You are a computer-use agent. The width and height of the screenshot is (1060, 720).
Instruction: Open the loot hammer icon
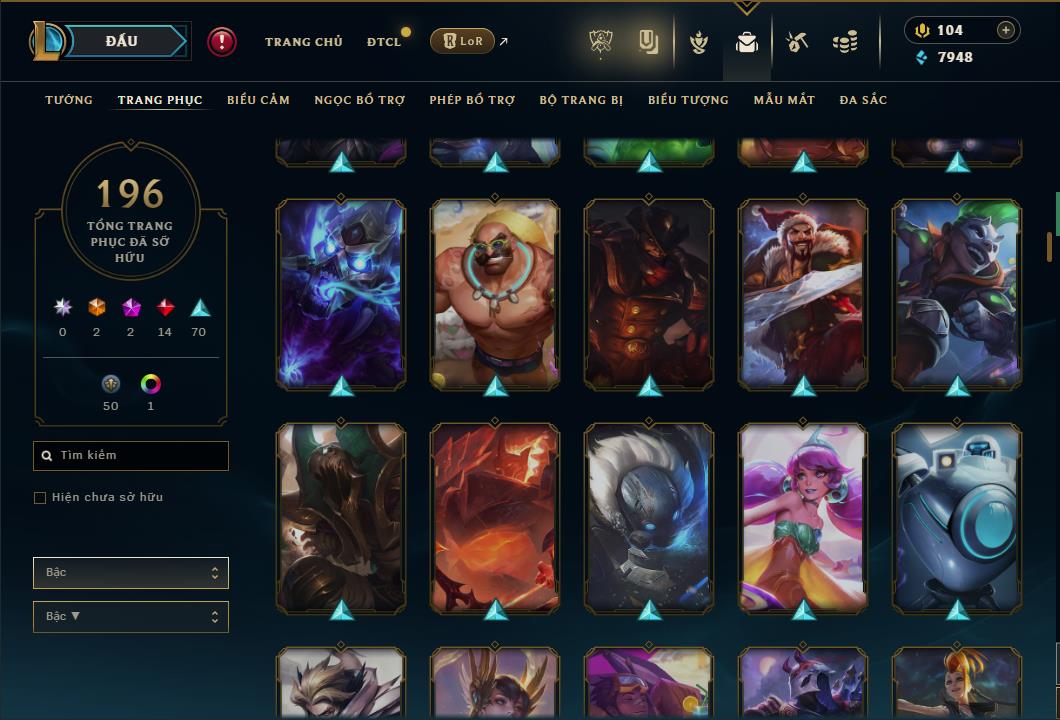tap(796, 42)
